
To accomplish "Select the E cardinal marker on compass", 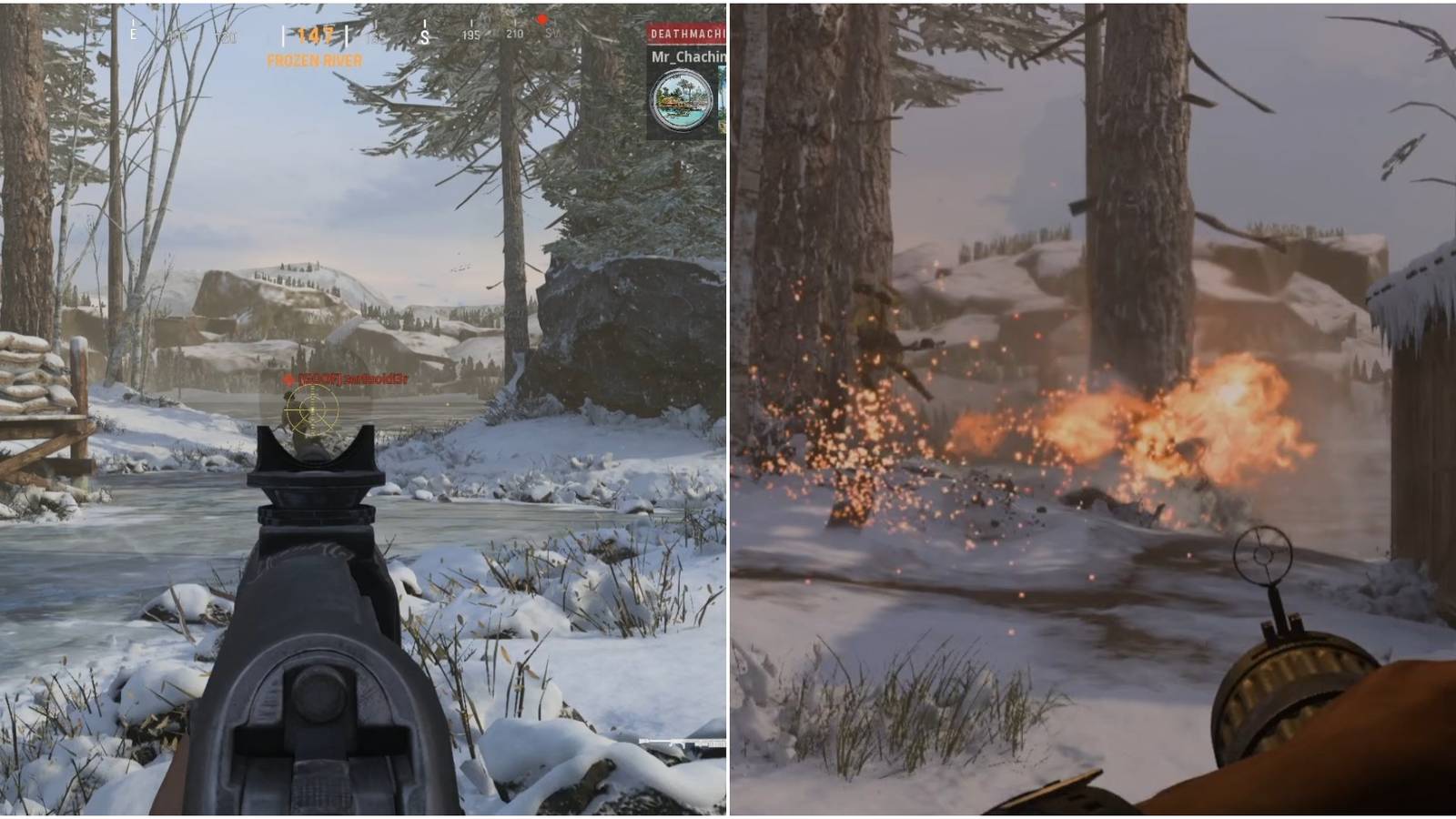I will tap(134, 34).
